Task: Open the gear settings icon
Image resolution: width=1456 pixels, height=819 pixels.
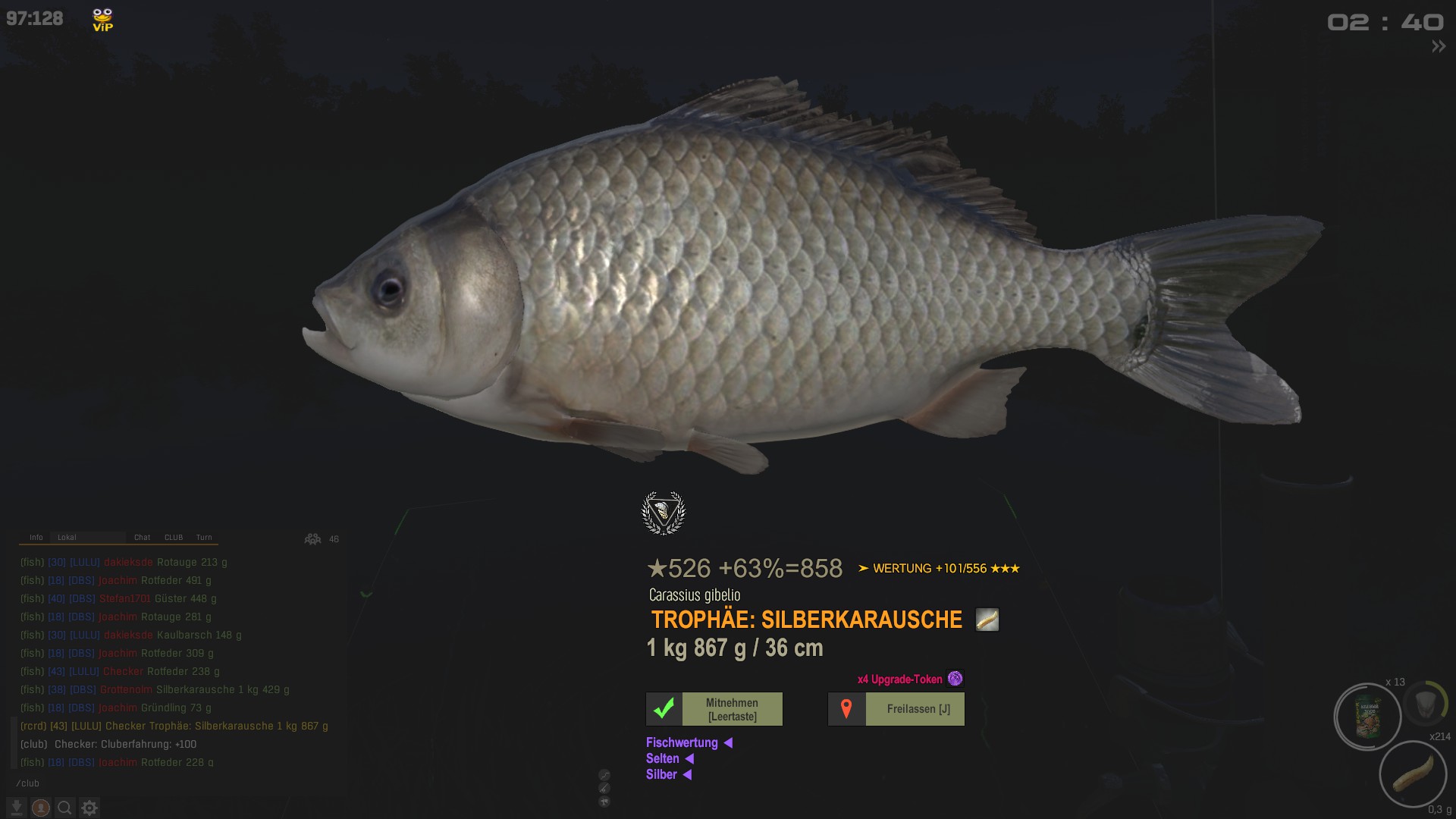Action: pyautogui.click(x=89, y=808)
